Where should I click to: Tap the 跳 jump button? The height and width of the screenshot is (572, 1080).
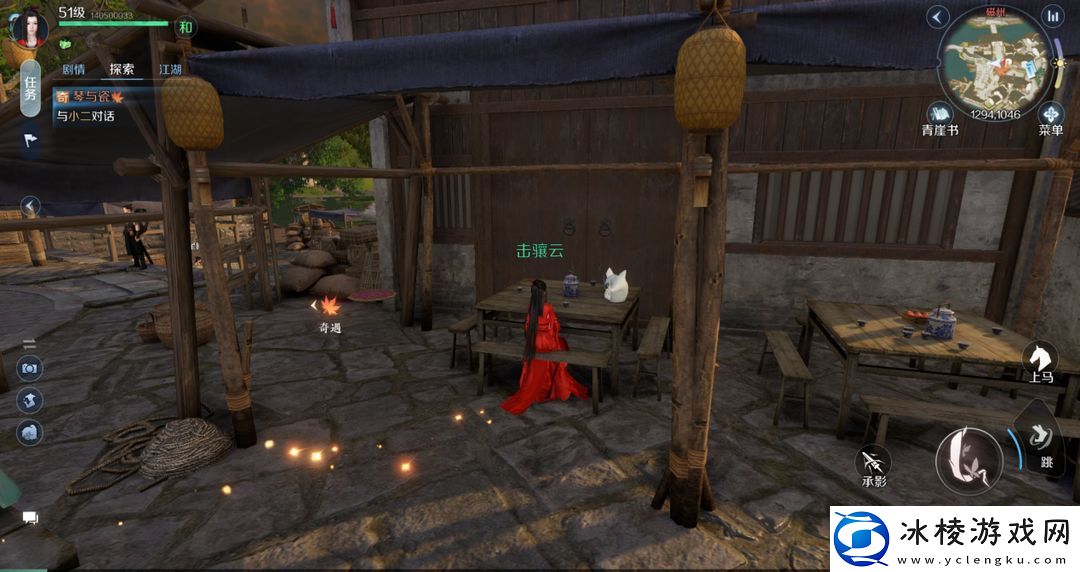1043,442
